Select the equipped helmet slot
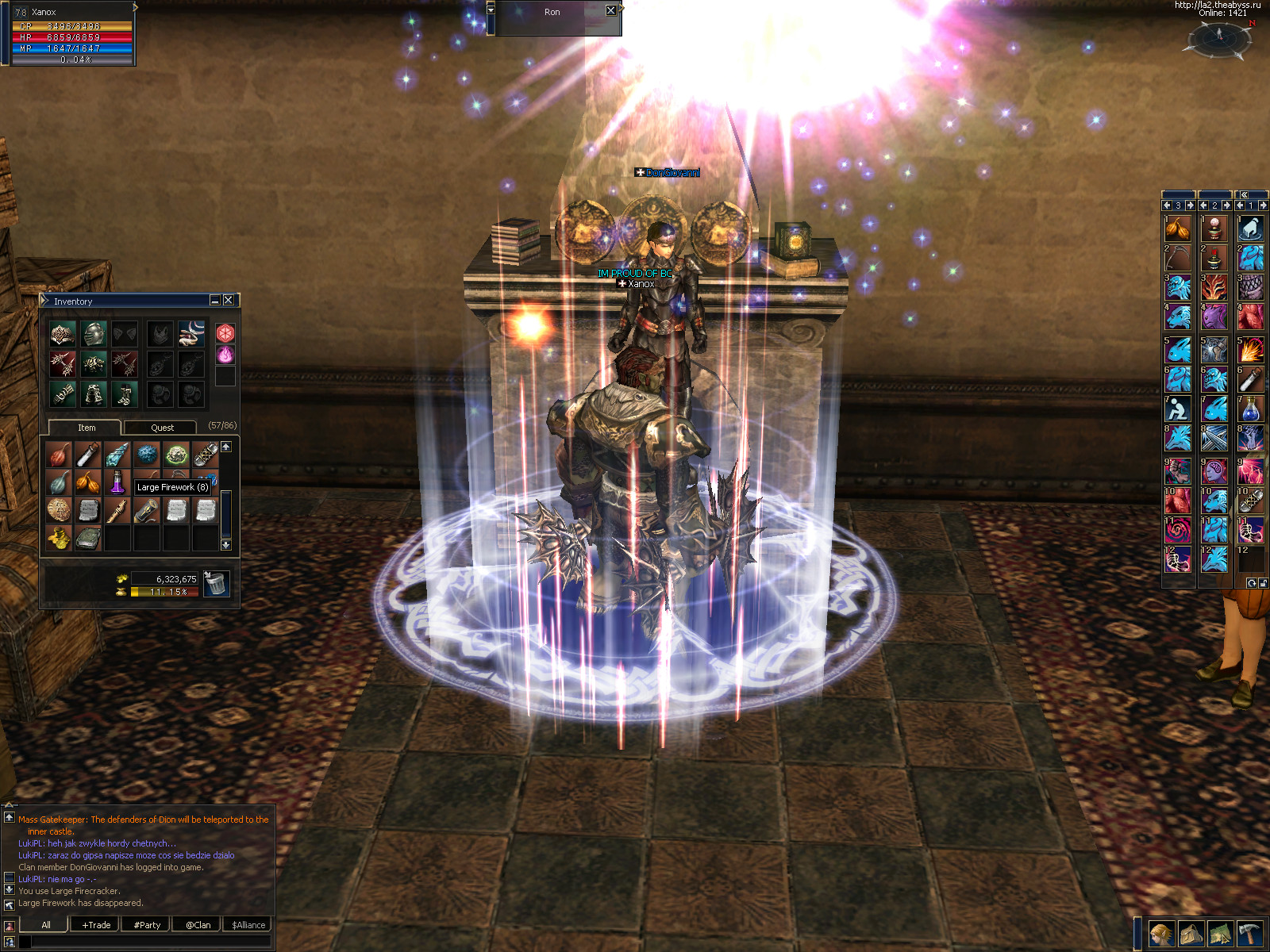The width and height of the screenshot is (1270, 952). point(94,334)
